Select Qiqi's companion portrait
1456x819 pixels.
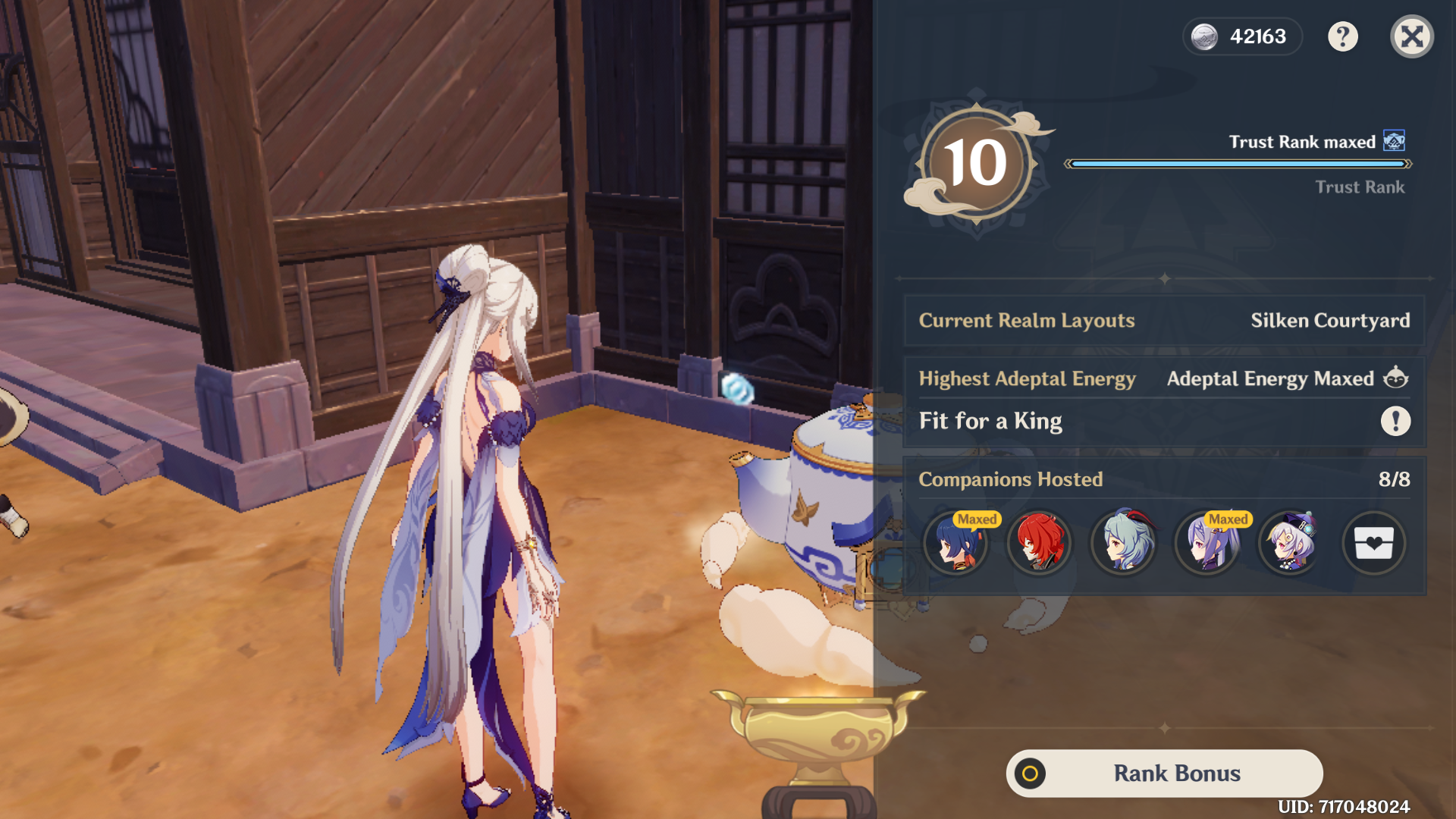tap(1291, 543)
